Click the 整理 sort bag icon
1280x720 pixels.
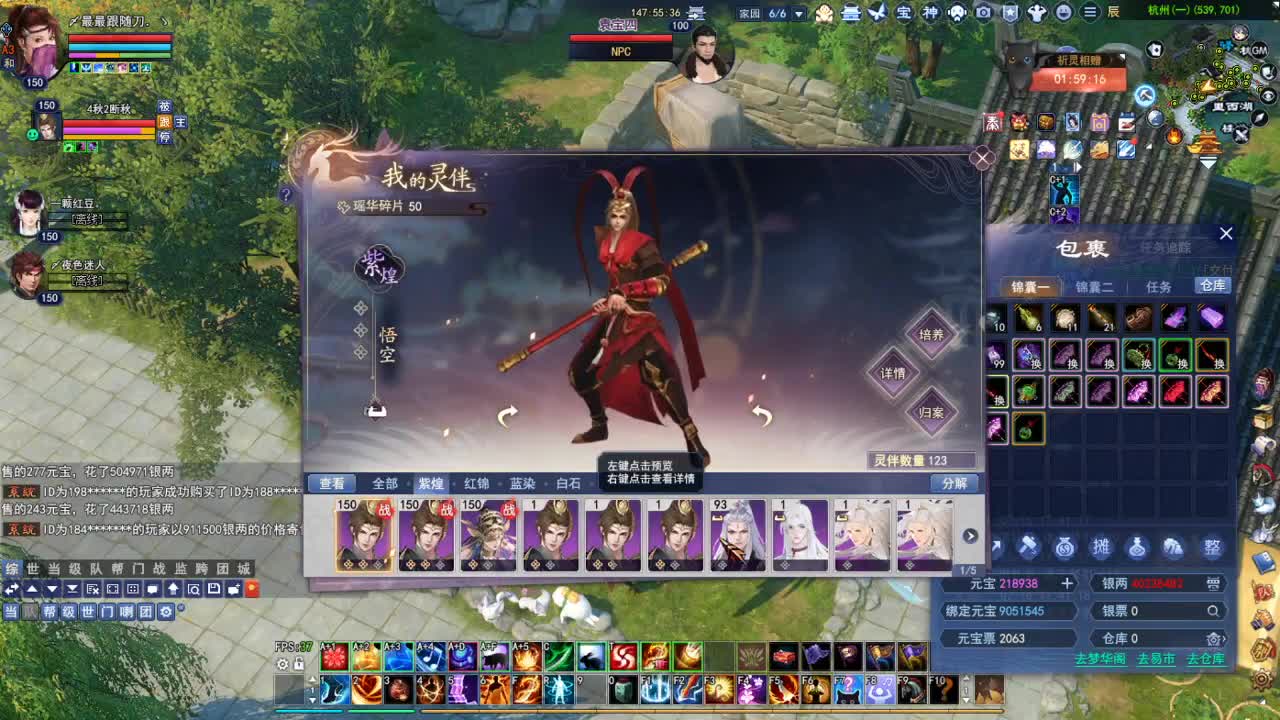coord(1213,547)
